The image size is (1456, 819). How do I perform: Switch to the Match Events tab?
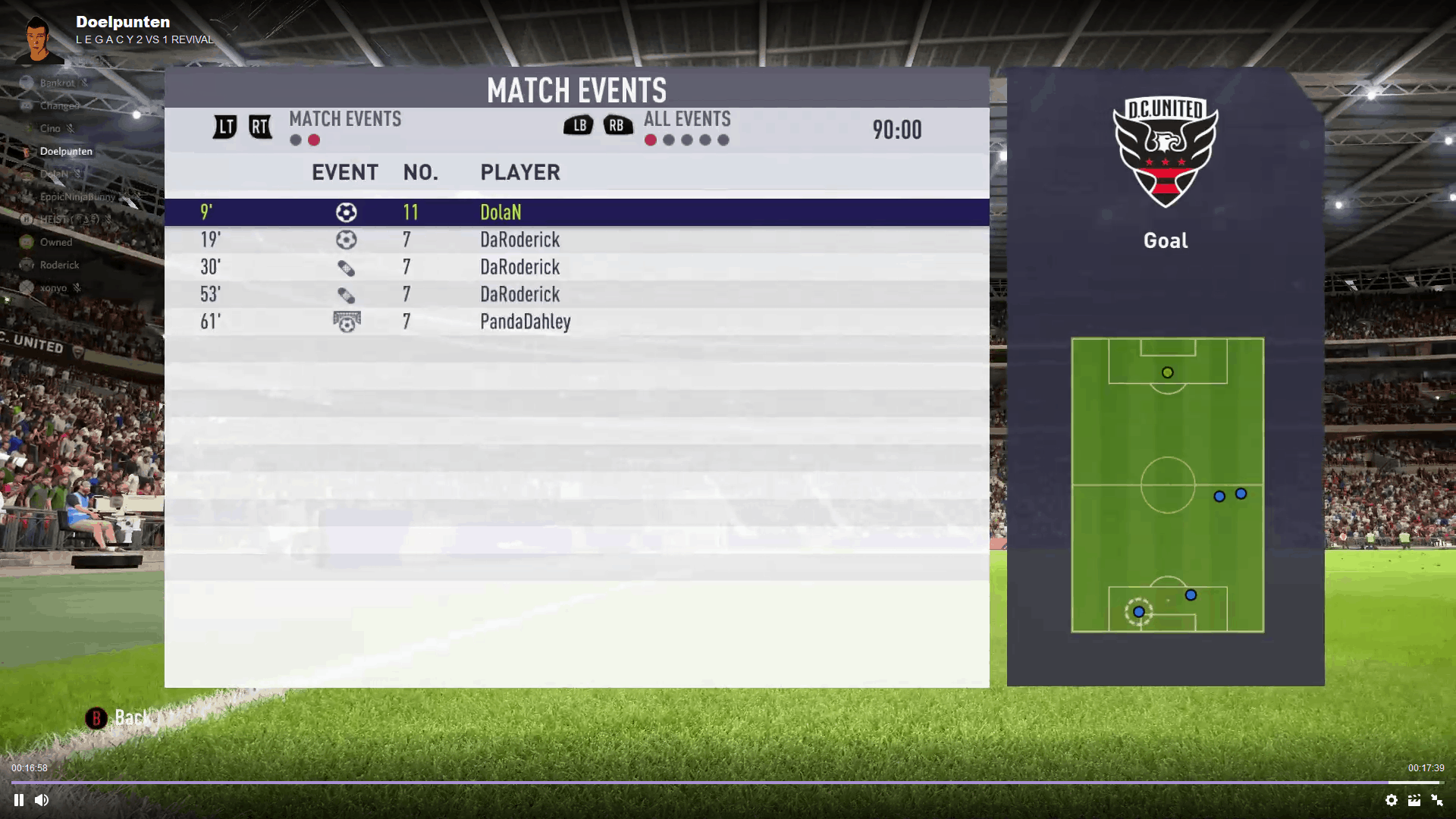point(345,119)
